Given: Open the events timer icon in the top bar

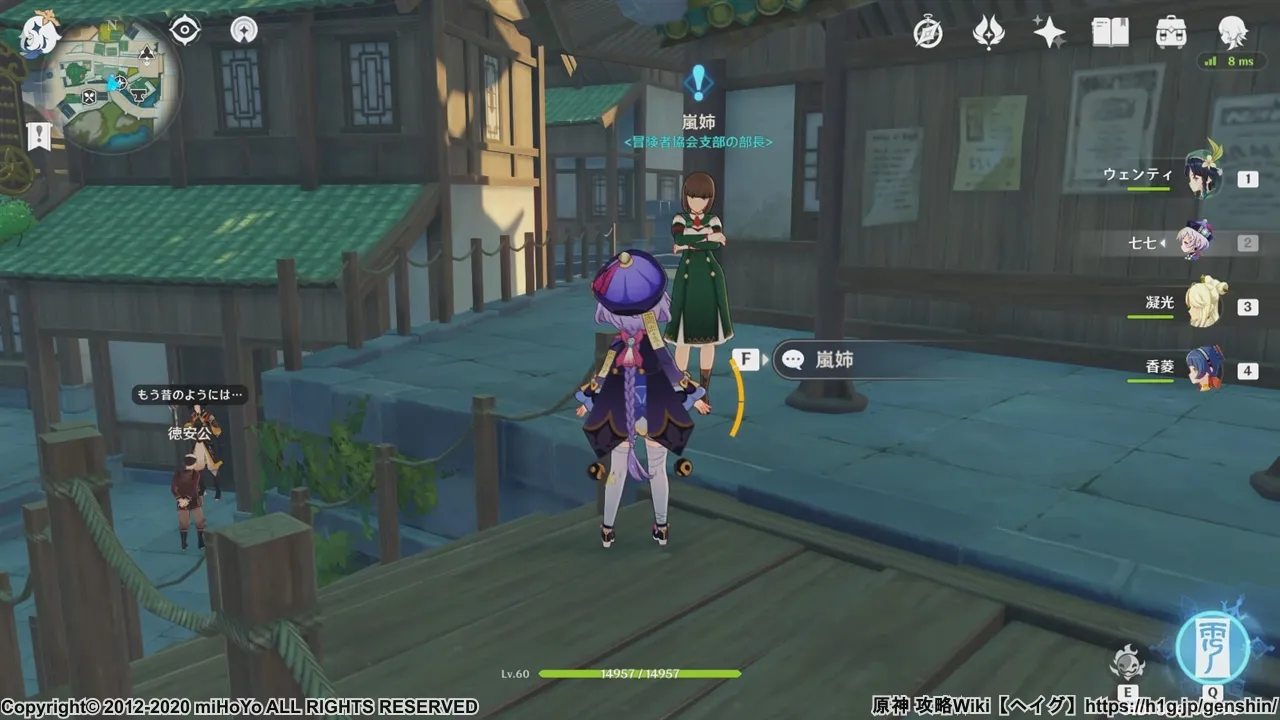Looking at the screenshot, I should pos(928,33).
